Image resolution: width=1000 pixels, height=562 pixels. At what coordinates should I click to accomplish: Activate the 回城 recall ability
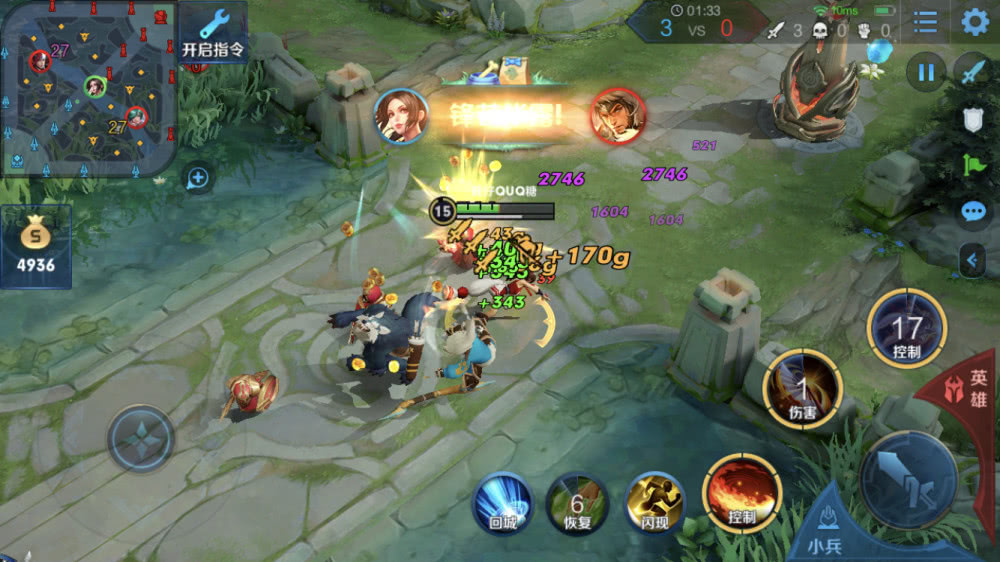501,501
